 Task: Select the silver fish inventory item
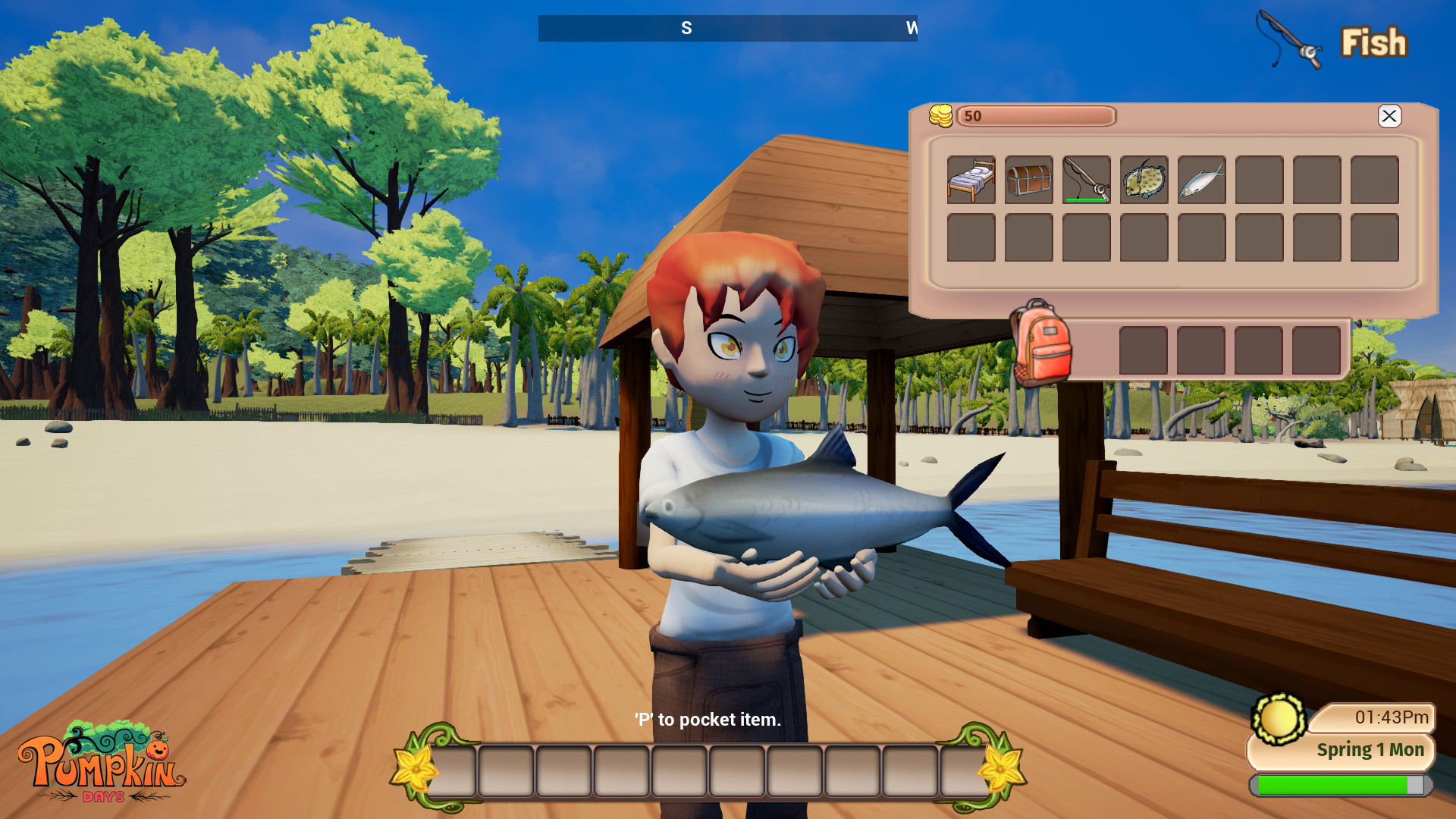coord(1201,180)
